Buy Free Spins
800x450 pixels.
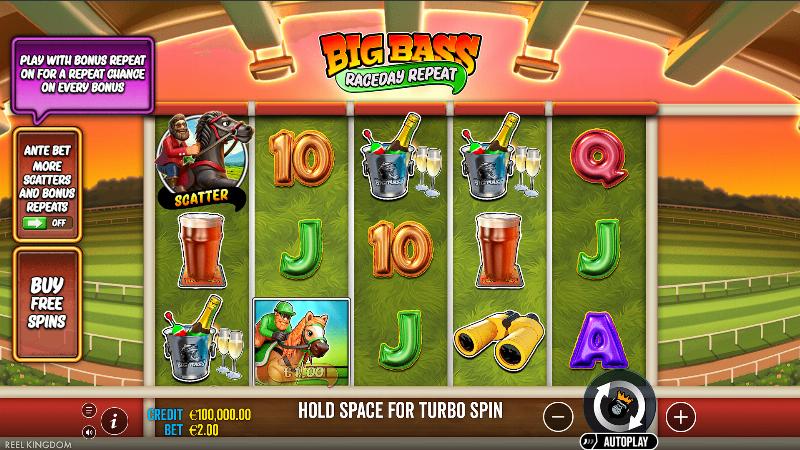47,302
